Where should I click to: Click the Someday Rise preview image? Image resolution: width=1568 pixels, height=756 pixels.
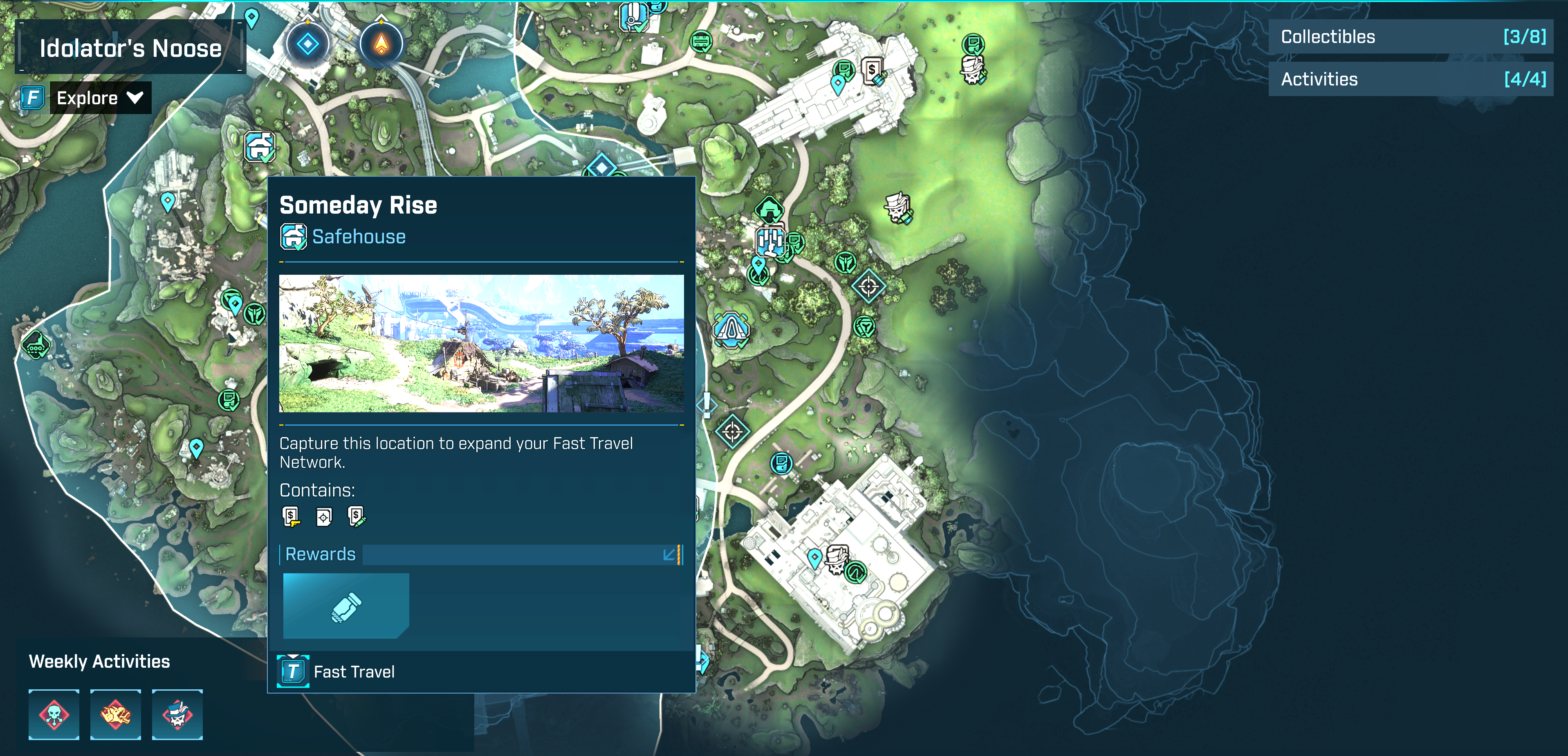[481, 343]
